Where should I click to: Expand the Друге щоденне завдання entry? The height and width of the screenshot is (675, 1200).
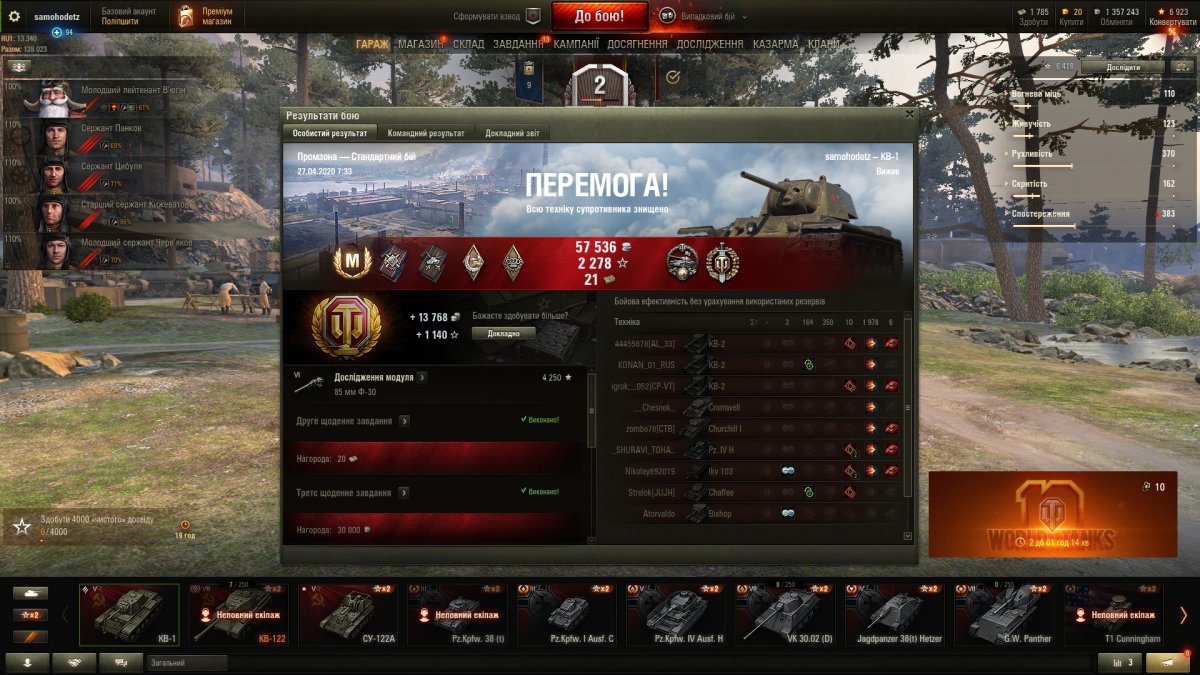(403, 421)
